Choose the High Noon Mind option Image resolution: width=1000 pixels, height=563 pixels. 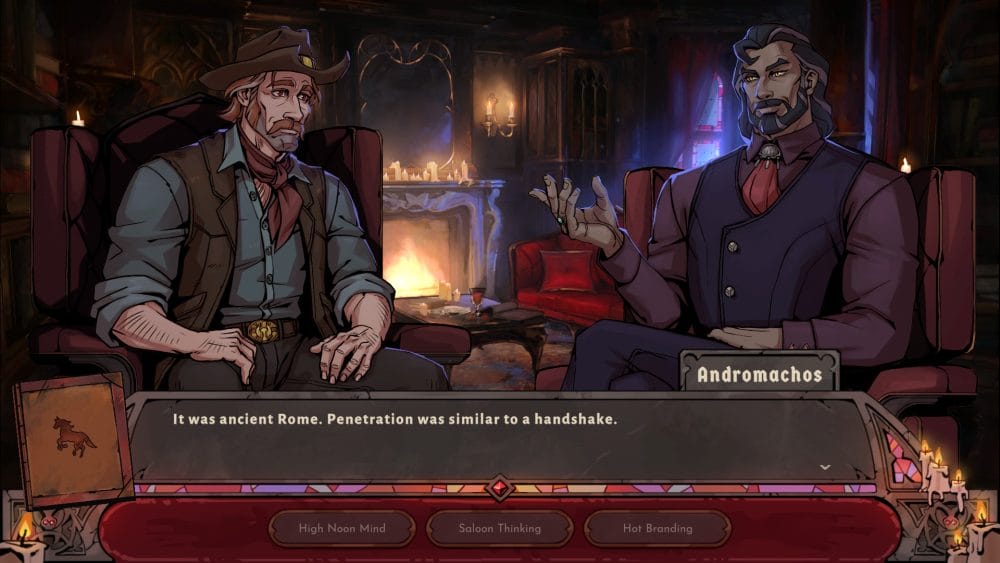coord(342,528)
